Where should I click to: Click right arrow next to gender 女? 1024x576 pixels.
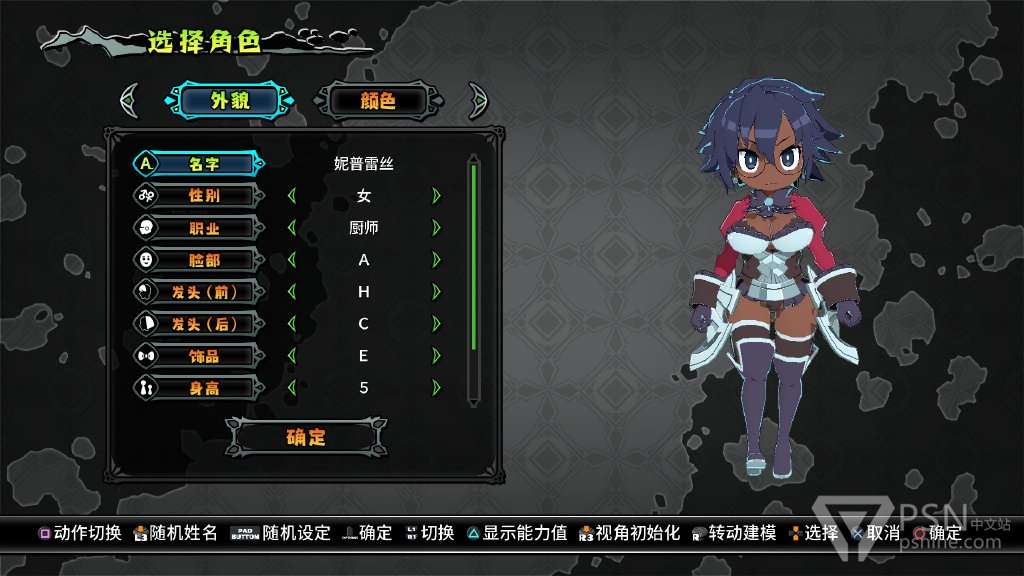click(x=436, y=195)
